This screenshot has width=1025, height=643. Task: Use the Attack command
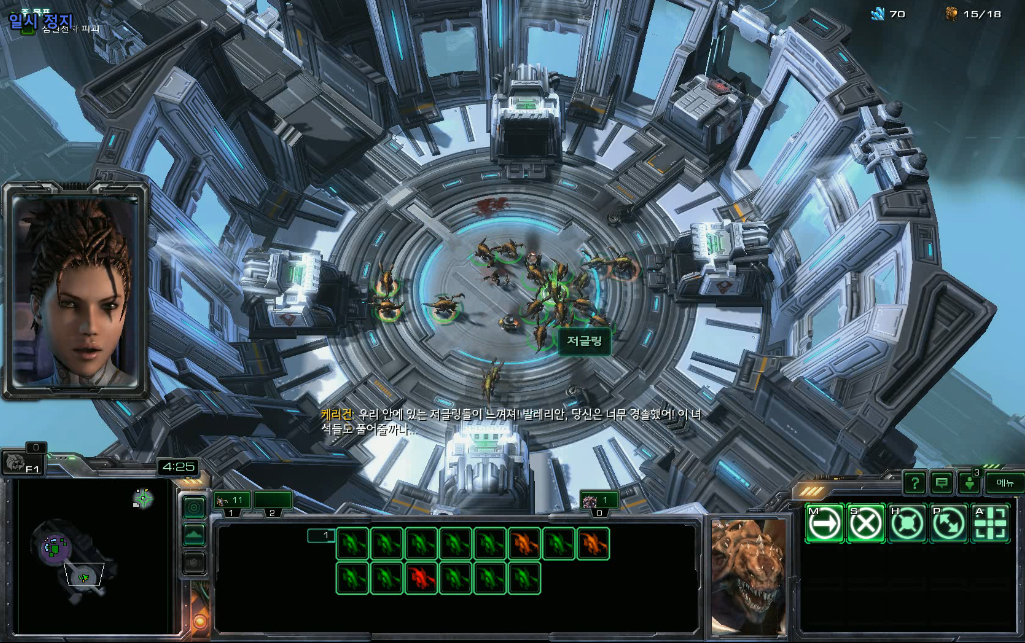pyautogui.click(x=991, y=523)
